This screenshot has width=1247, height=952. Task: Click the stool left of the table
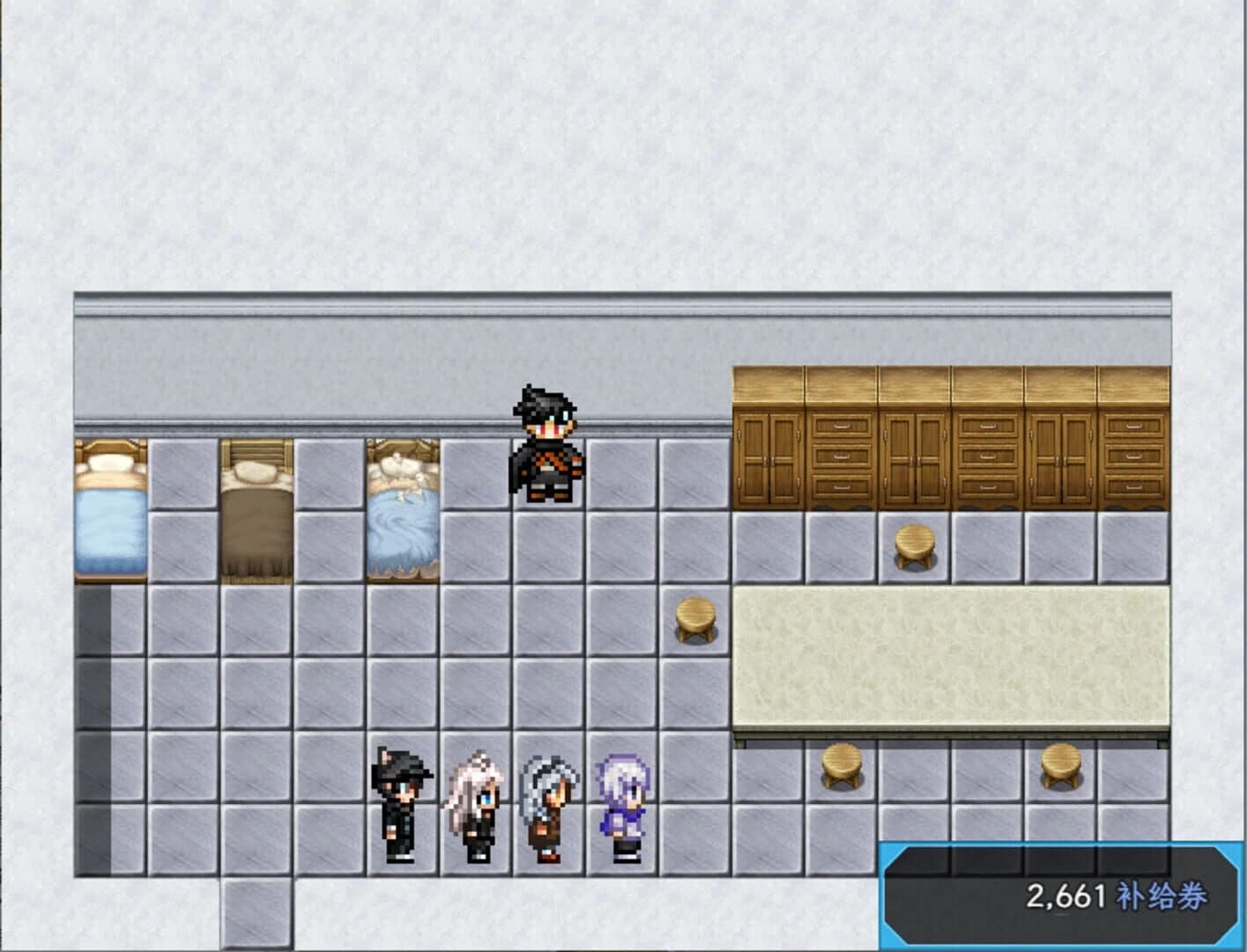click(x=695, y=617)
